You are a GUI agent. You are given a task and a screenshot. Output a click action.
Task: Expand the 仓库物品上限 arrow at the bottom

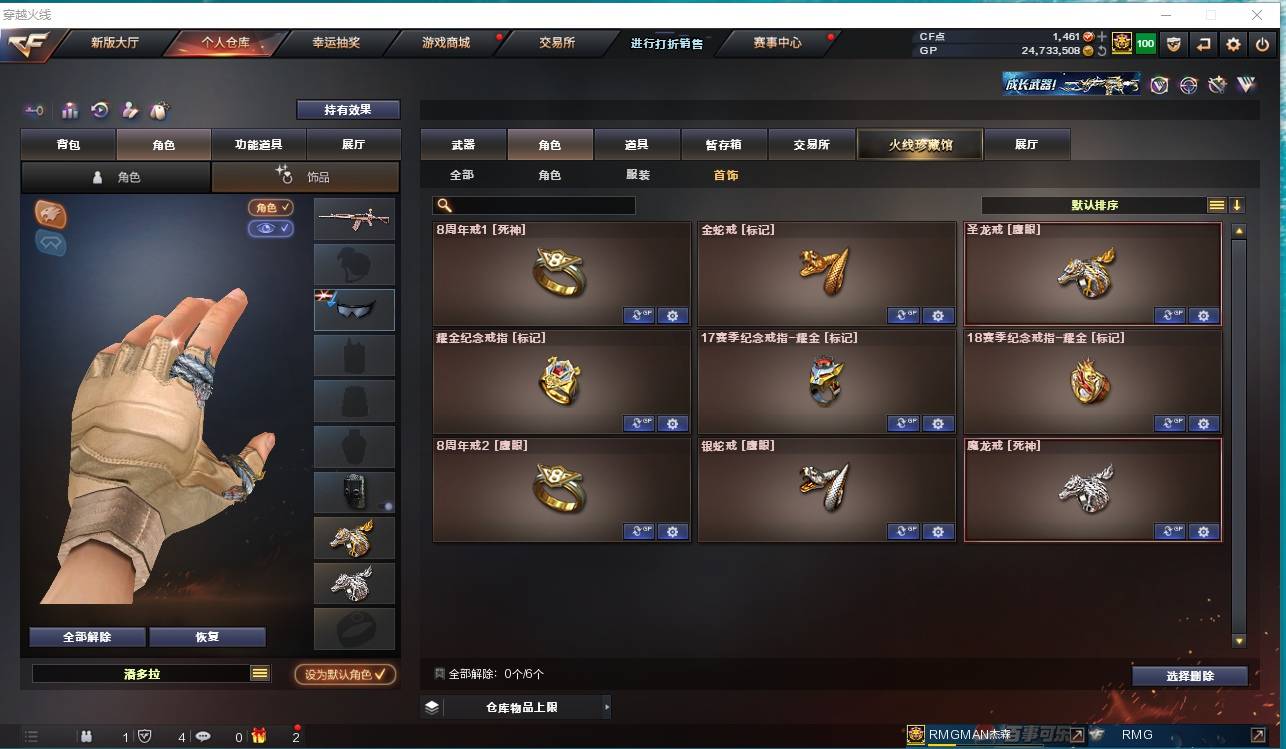pyautogui.click(x=606, y=706)
